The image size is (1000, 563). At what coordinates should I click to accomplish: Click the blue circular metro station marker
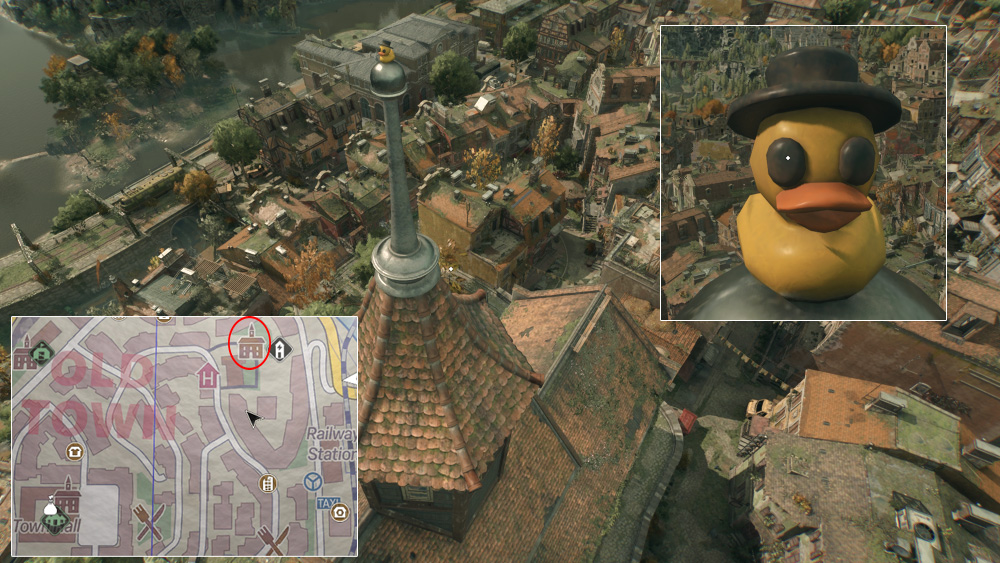click(312, 482)
